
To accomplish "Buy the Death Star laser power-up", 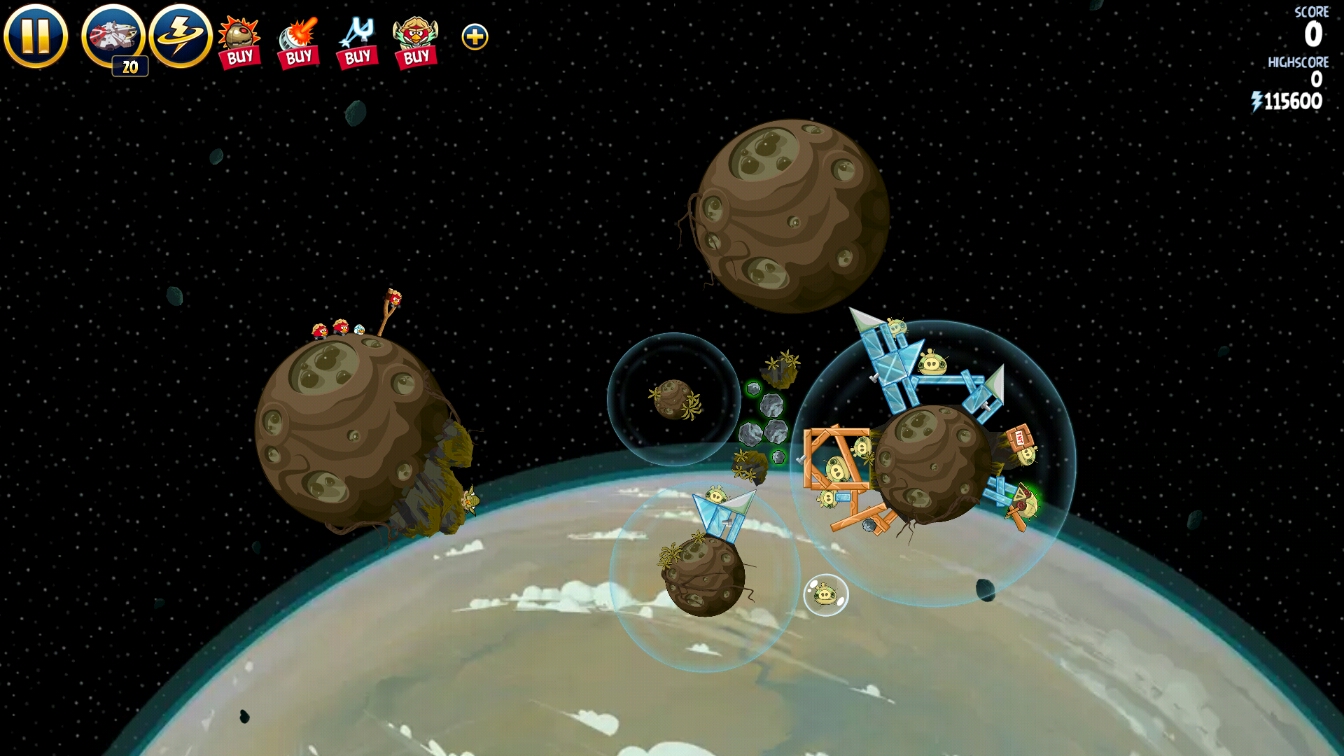I will [298, 42].
